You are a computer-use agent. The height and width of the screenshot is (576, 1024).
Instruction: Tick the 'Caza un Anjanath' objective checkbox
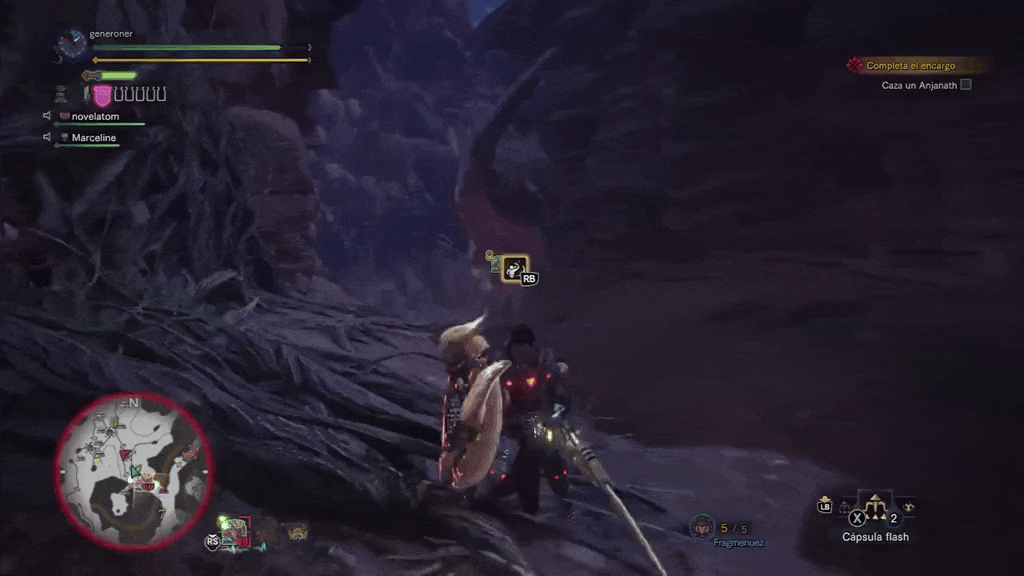click(966, 85)
